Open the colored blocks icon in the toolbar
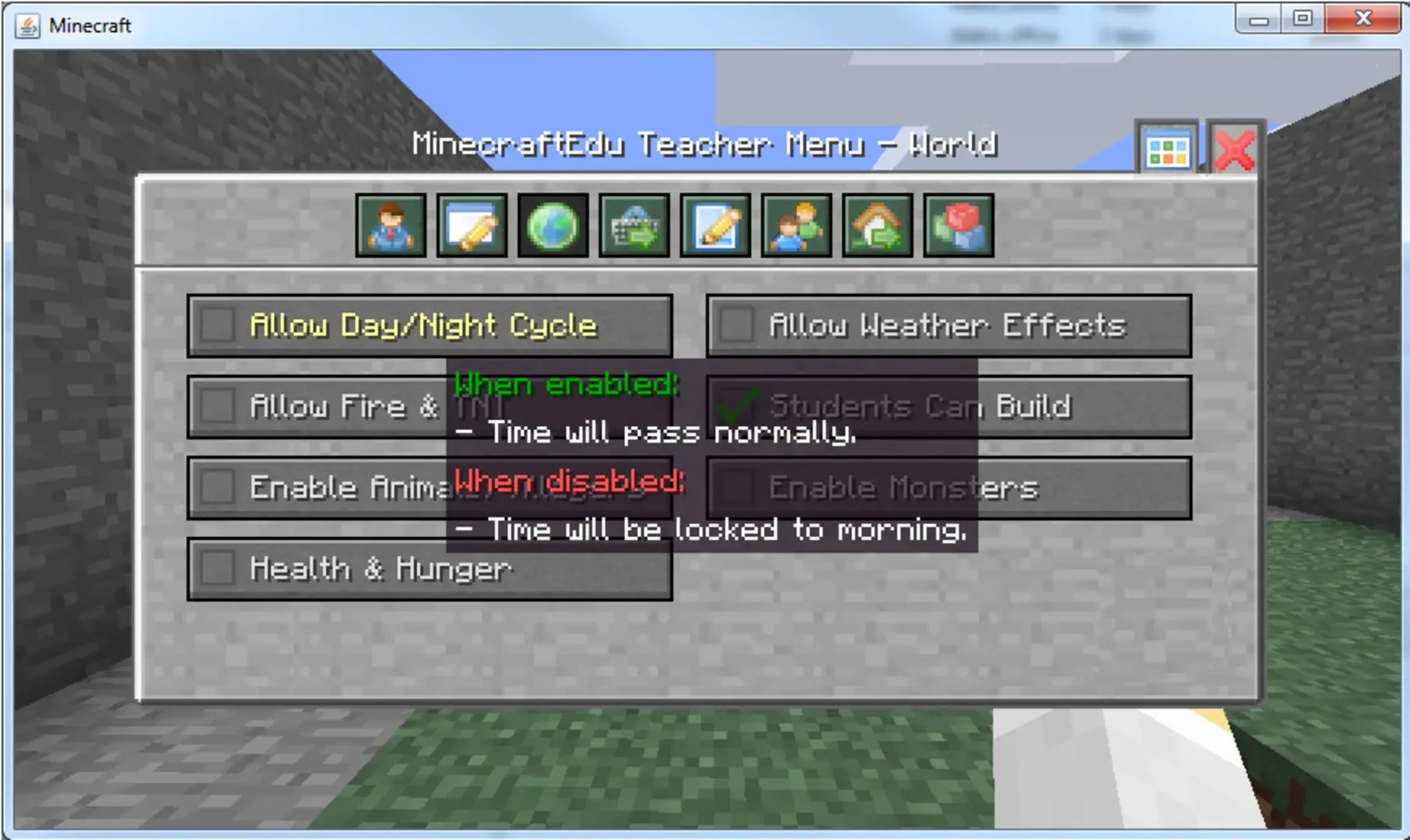The width and height of the screenshot is (1410, 840). pos(959,226)
